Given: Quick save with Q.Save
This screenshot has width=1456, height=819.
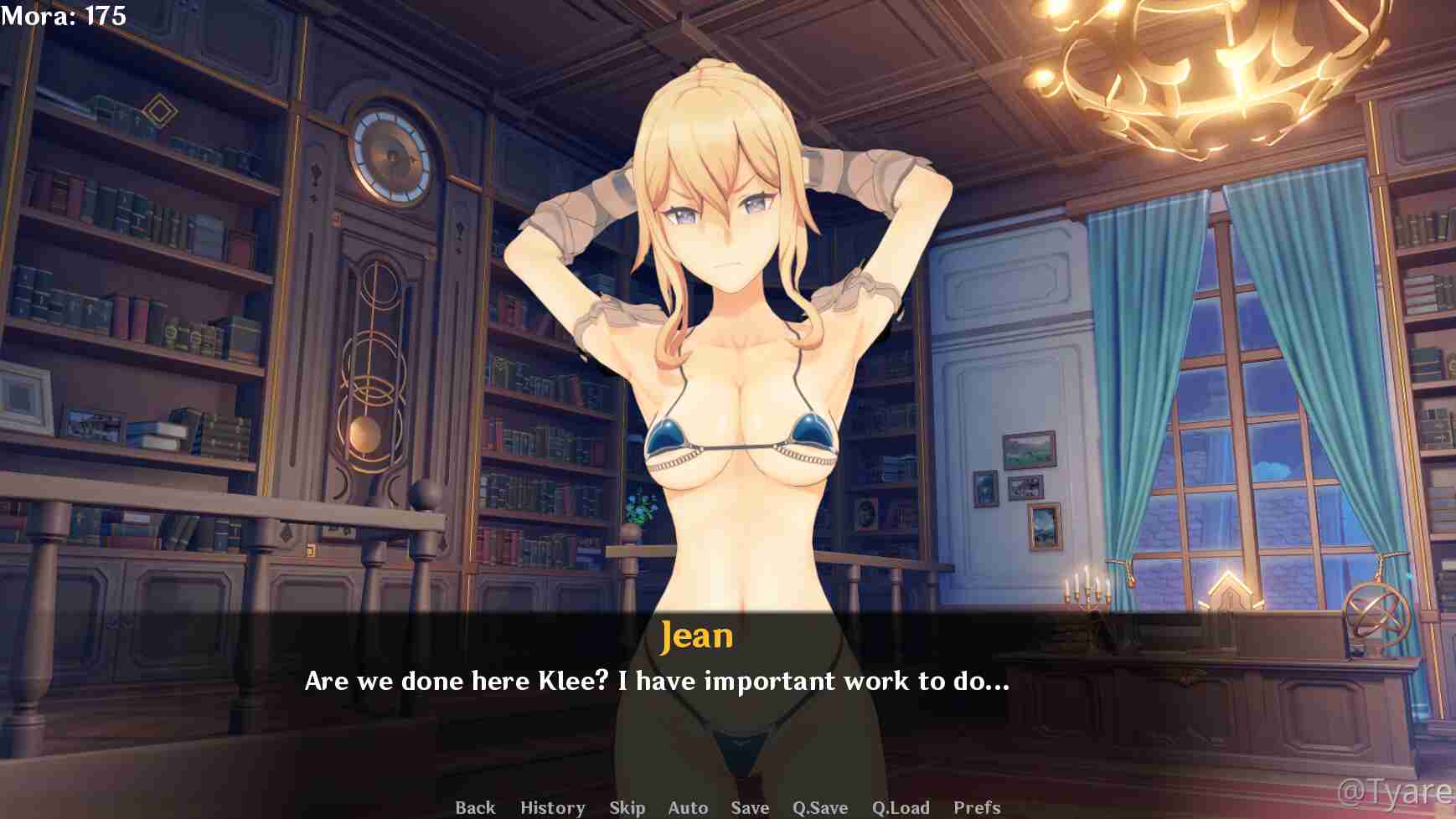Looking at the screenshot, I should point(820,807).
